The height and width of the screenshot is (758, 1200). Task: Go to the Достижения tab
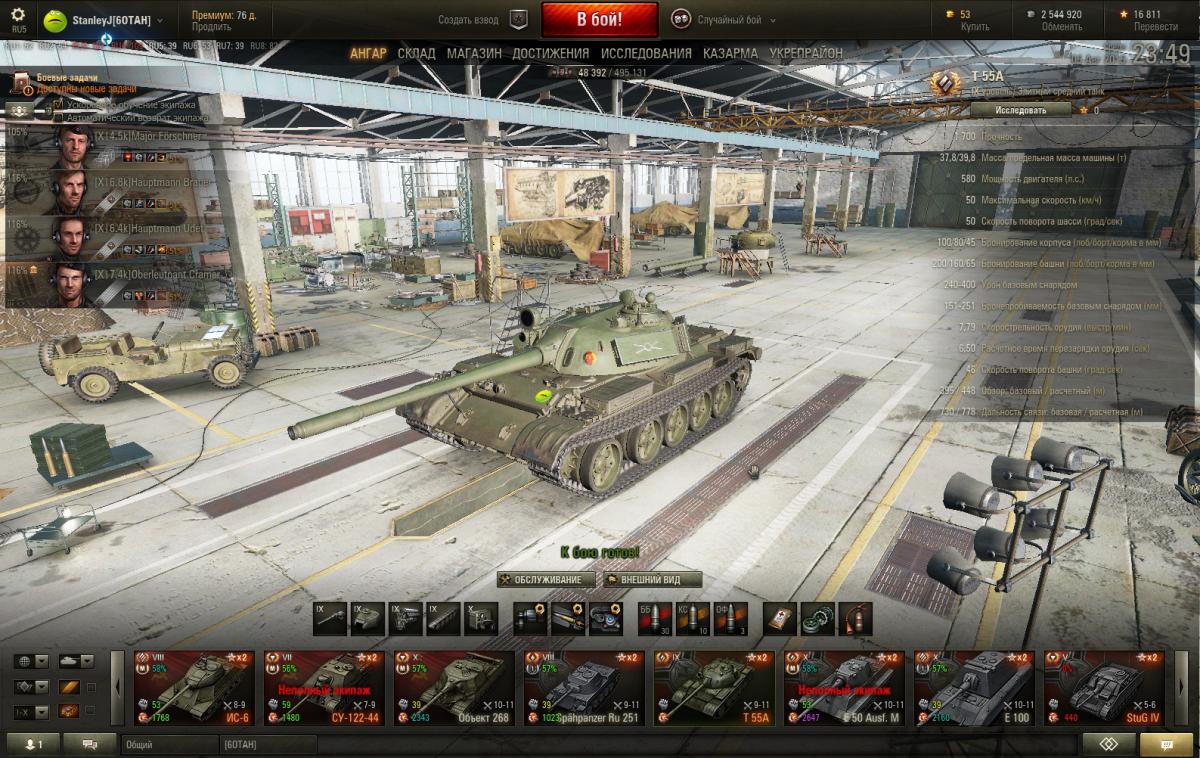pos(550,53)
